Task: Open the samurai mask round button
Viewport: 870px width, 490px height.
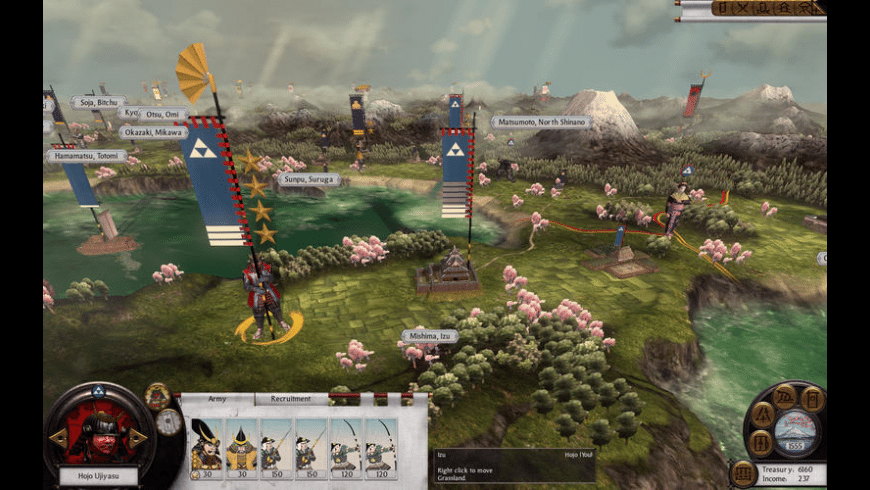Action: click(x=157, y=396)
